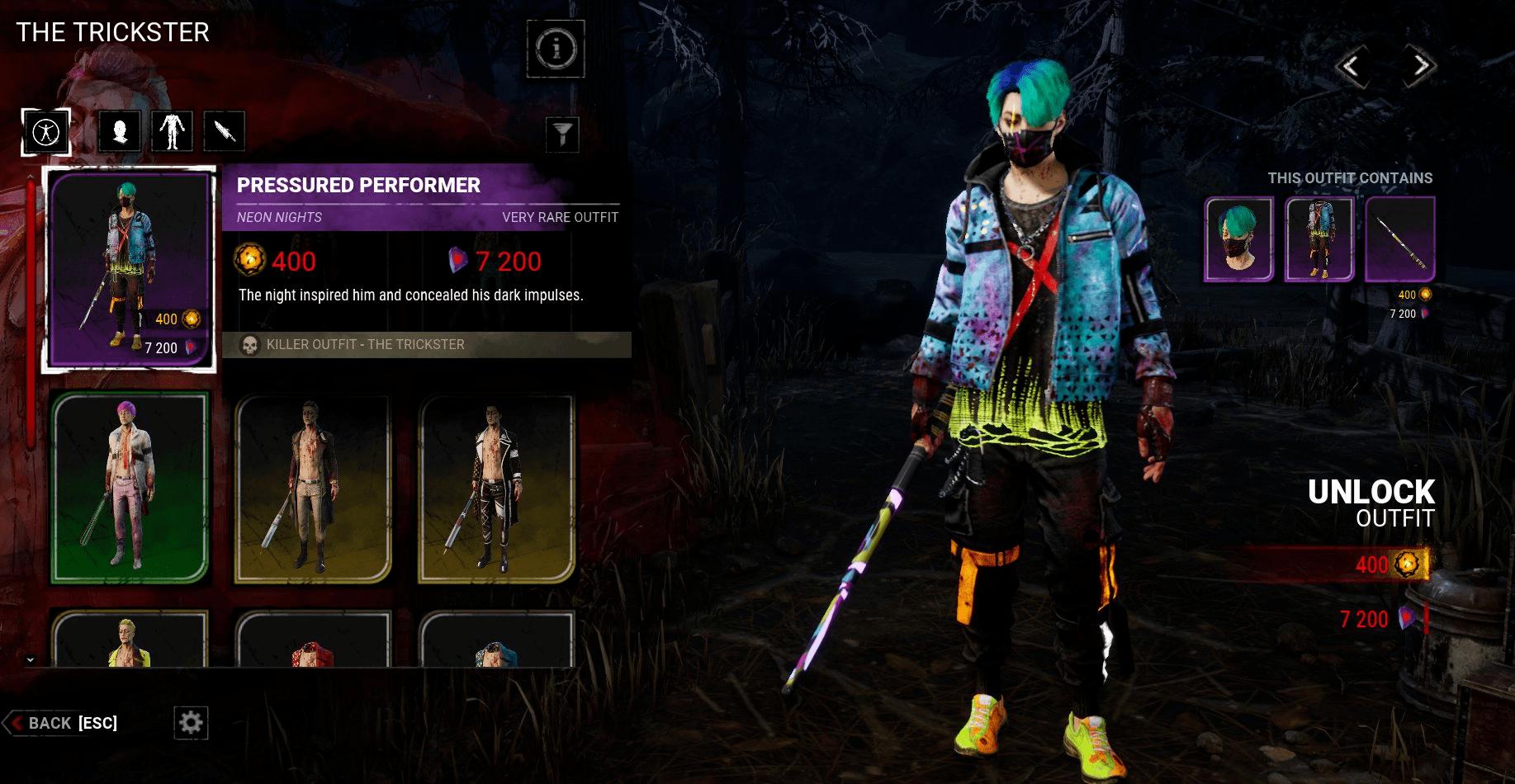Image resolution: width=1515 pixels, height=784 pixels.
Task: Switch to the full outfits tab
Action: 45,132
